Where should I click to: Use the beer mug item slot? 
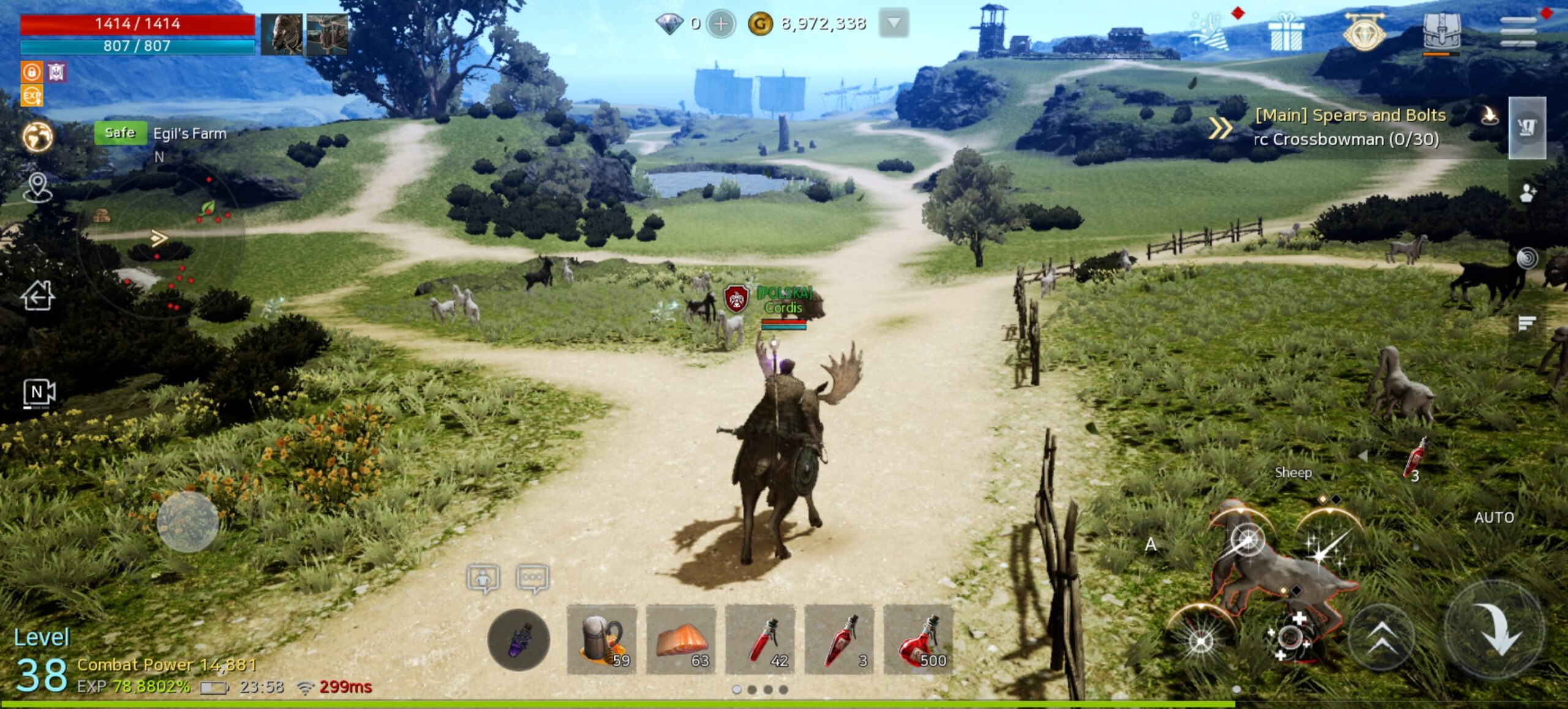(602, 639)
